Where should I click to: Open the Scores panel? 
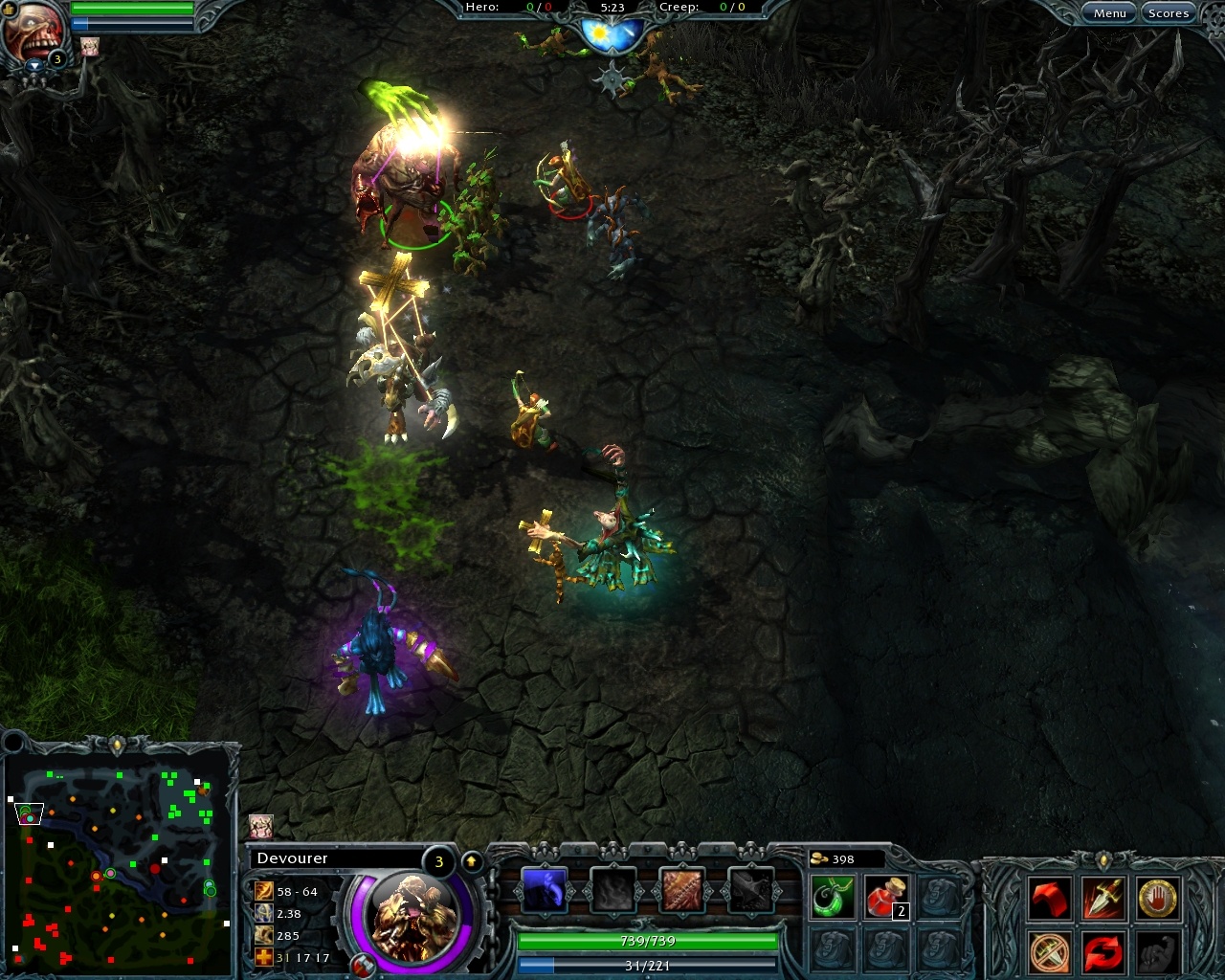tap(1169, 12)
